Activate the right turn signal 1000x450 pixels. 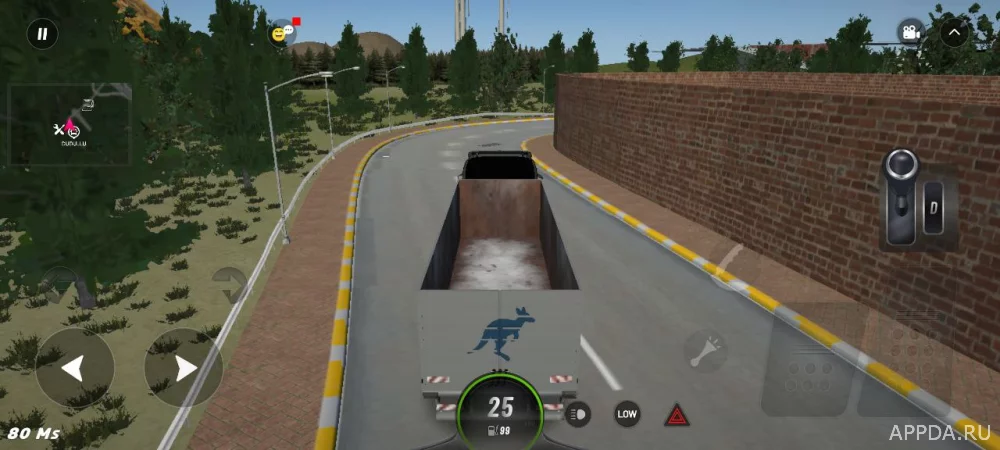coord(229,284)
